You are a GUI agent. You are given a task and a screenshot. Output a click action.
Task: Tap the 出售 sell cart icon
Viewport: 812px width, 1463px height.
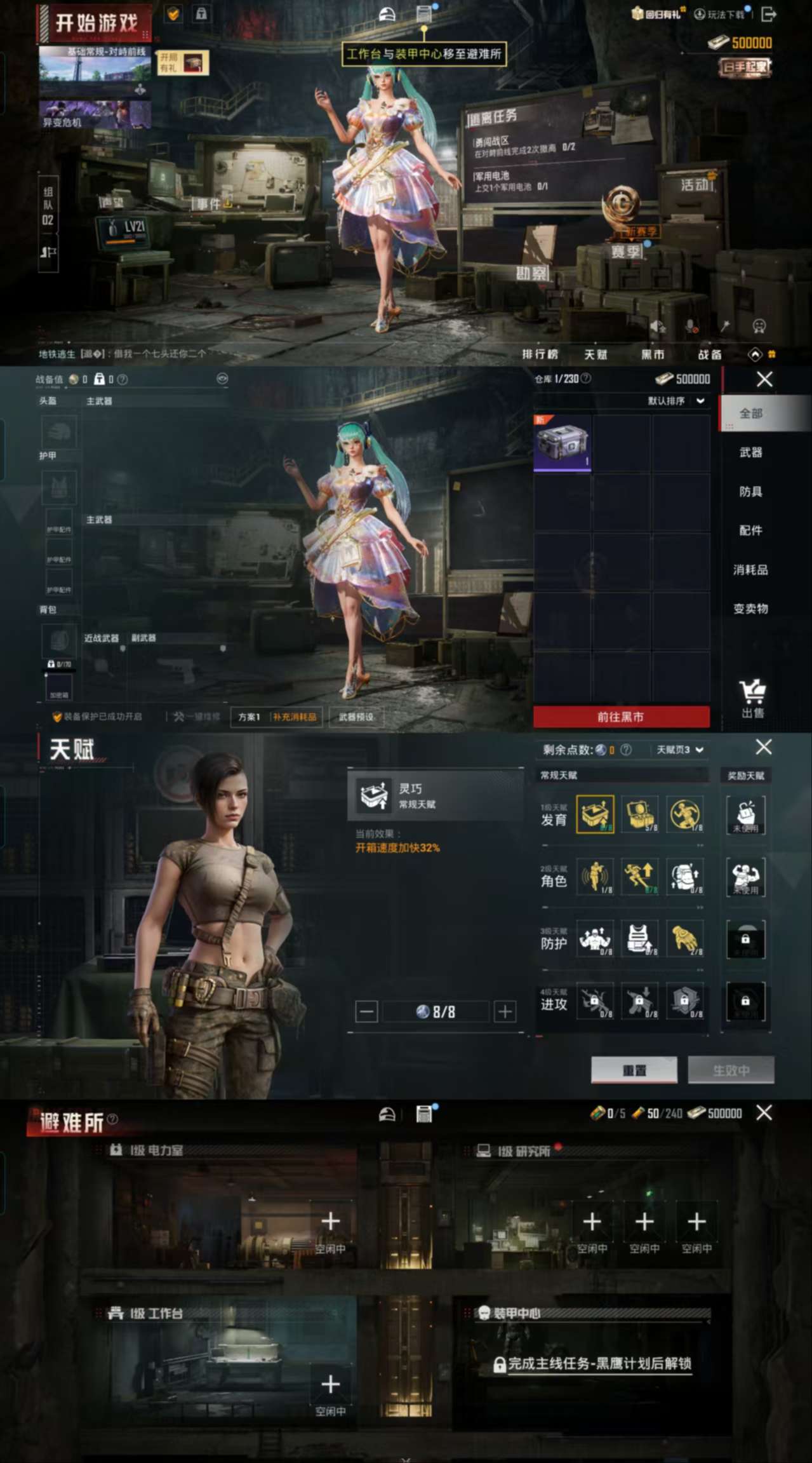click(x=752, y=698)
